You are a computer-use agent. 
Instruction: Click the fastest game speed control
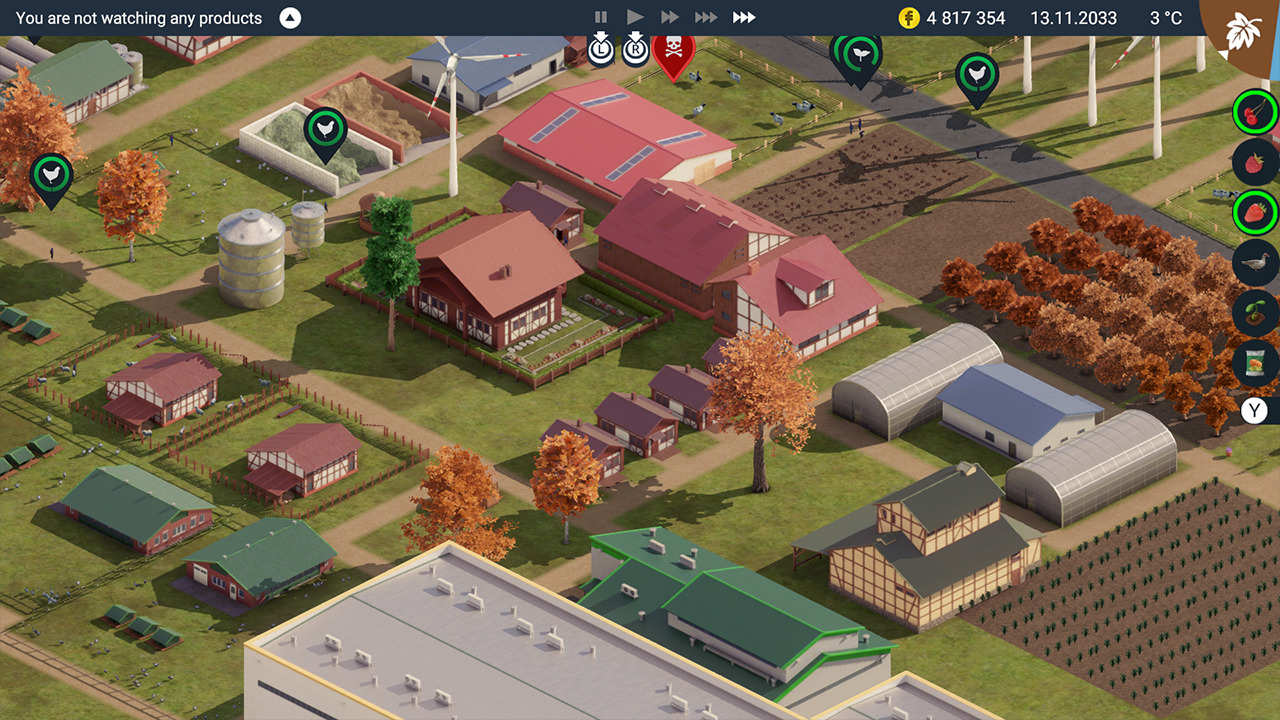click(744, 16)
